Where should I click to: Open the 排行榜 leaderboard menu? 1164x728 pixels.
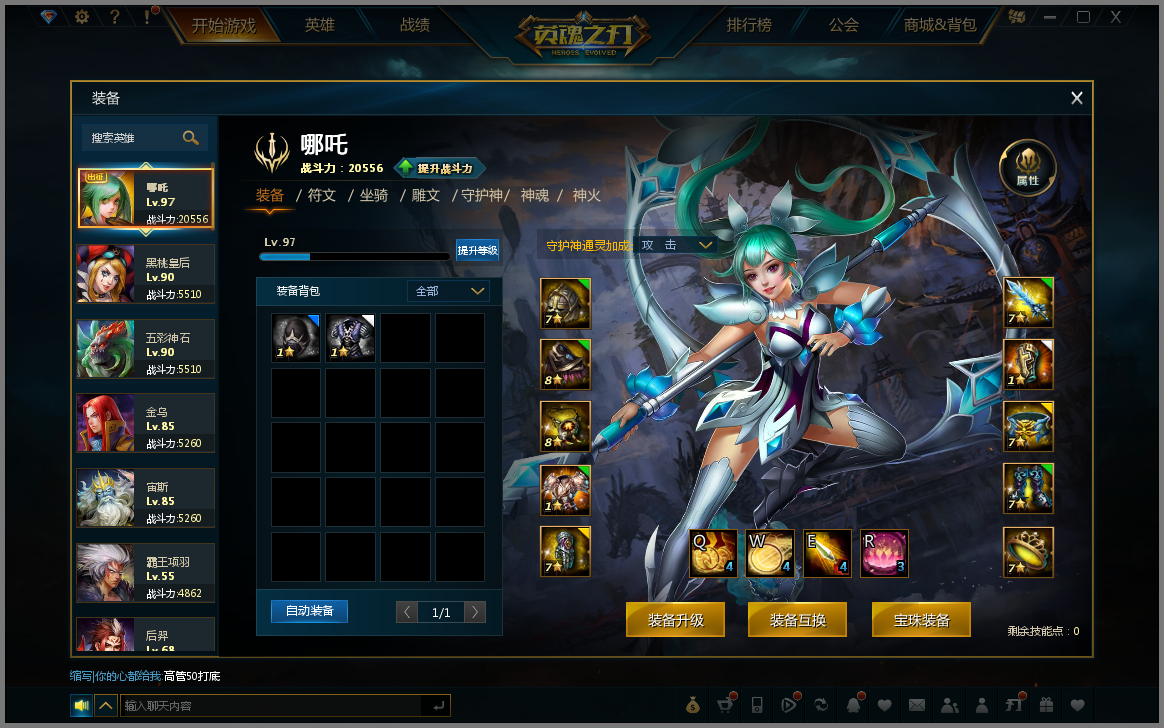pyautogui.click(x=749, y=25)
